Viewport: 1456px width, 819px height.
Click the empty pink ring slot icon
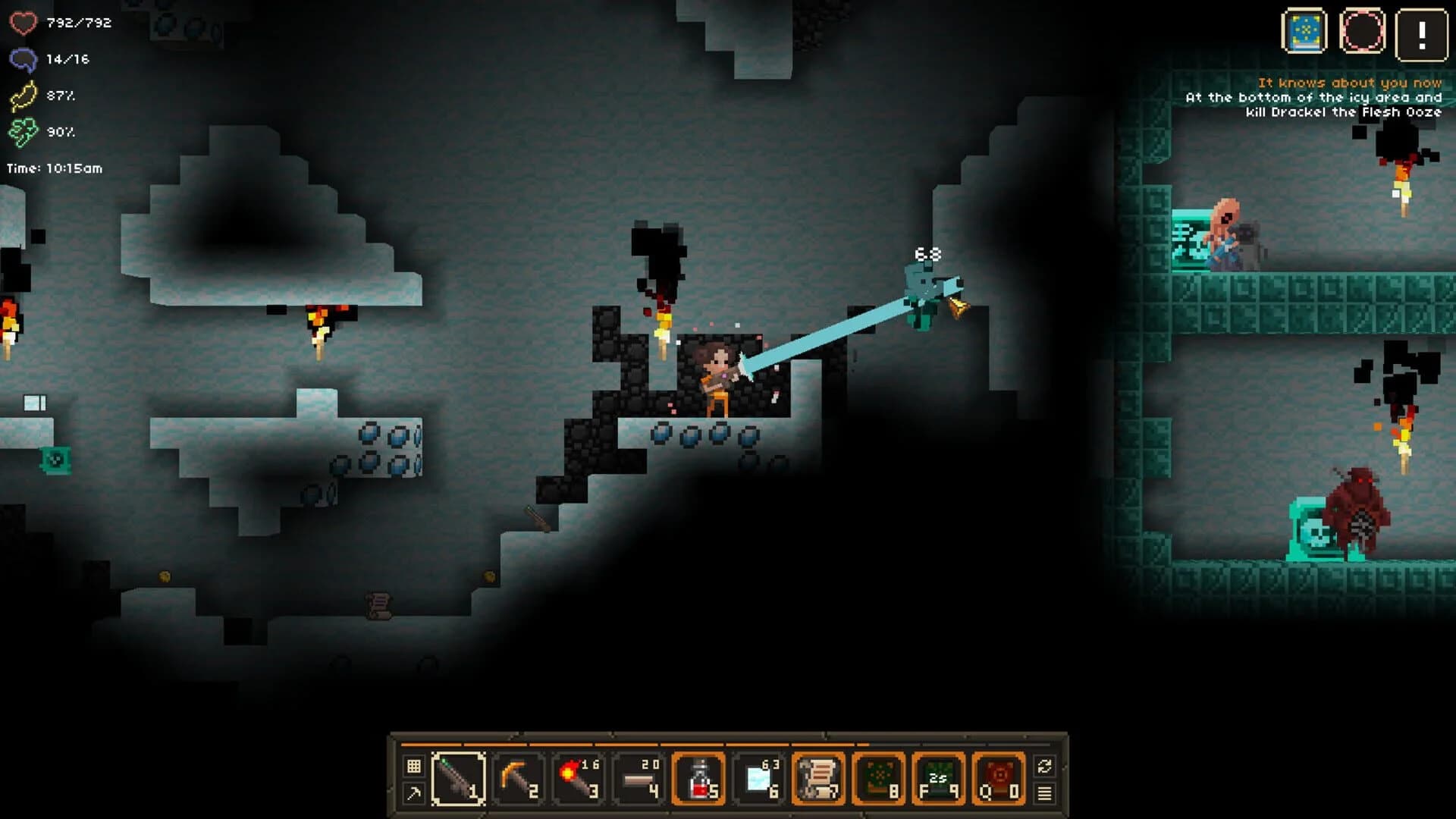(x=1363, y=32)
